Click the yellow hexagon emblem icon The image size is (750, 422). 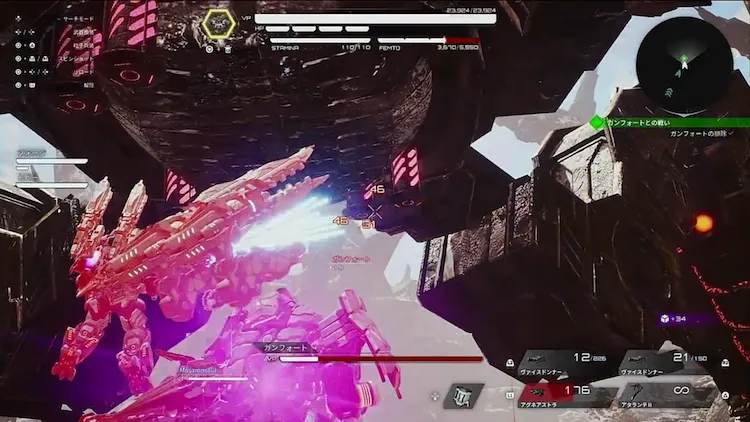(218, 23)
